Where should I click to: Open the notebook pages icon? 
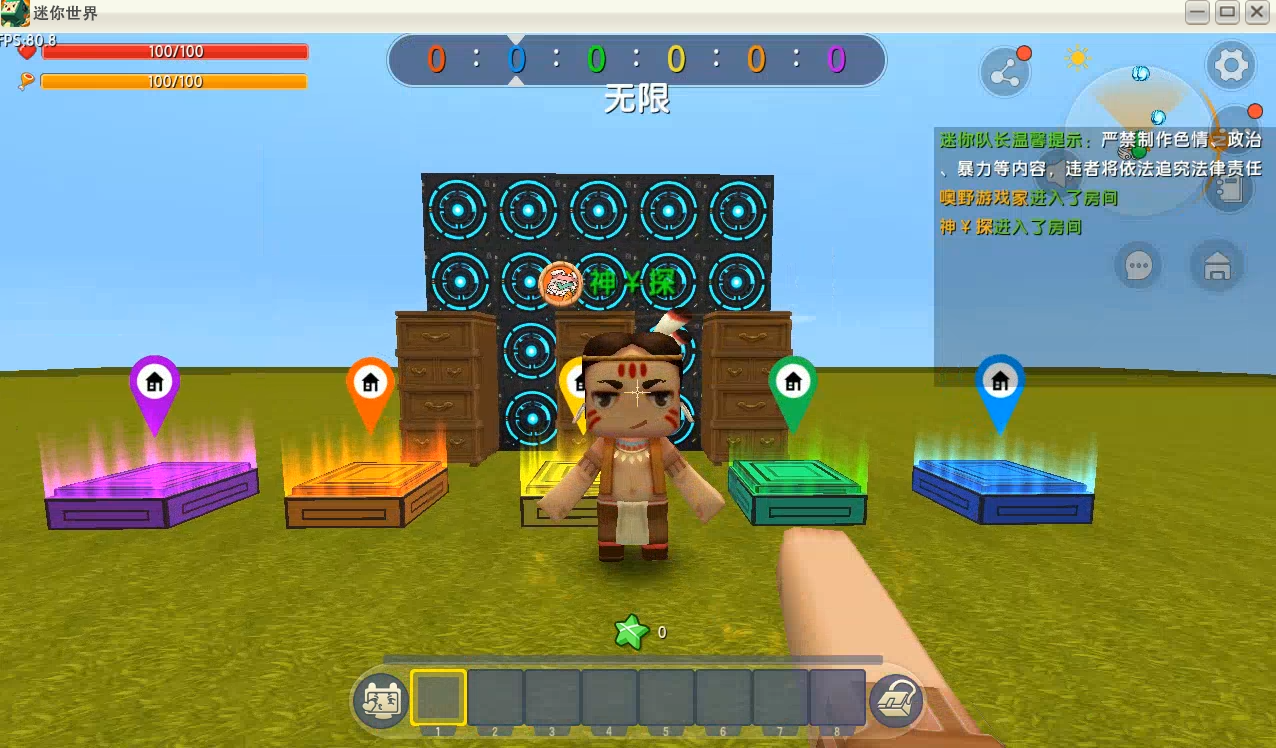pos(1230,189)
